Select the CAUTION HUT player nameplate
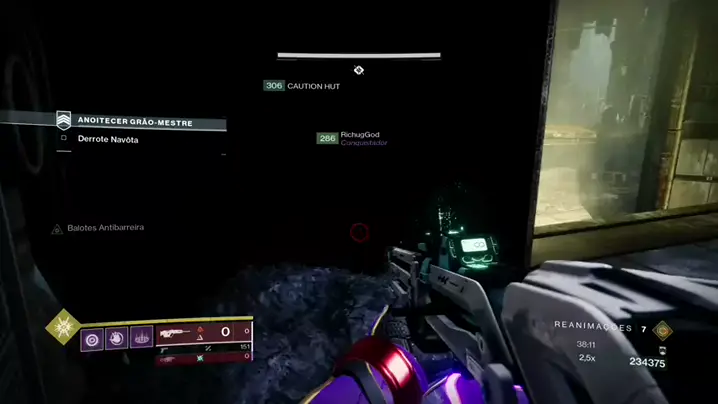The height and width of the screenshot is (404, 718). 302,86
